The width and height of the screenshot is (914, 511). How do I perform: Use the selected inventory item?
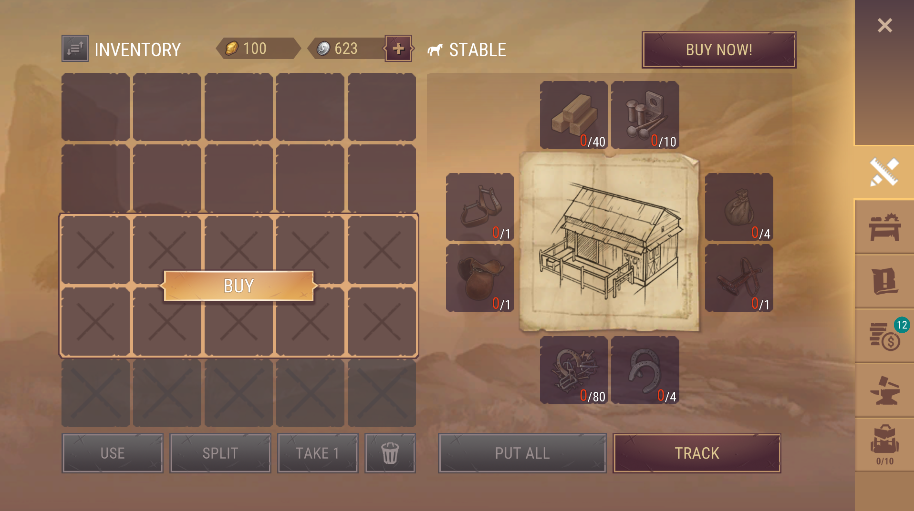[112, 453]
